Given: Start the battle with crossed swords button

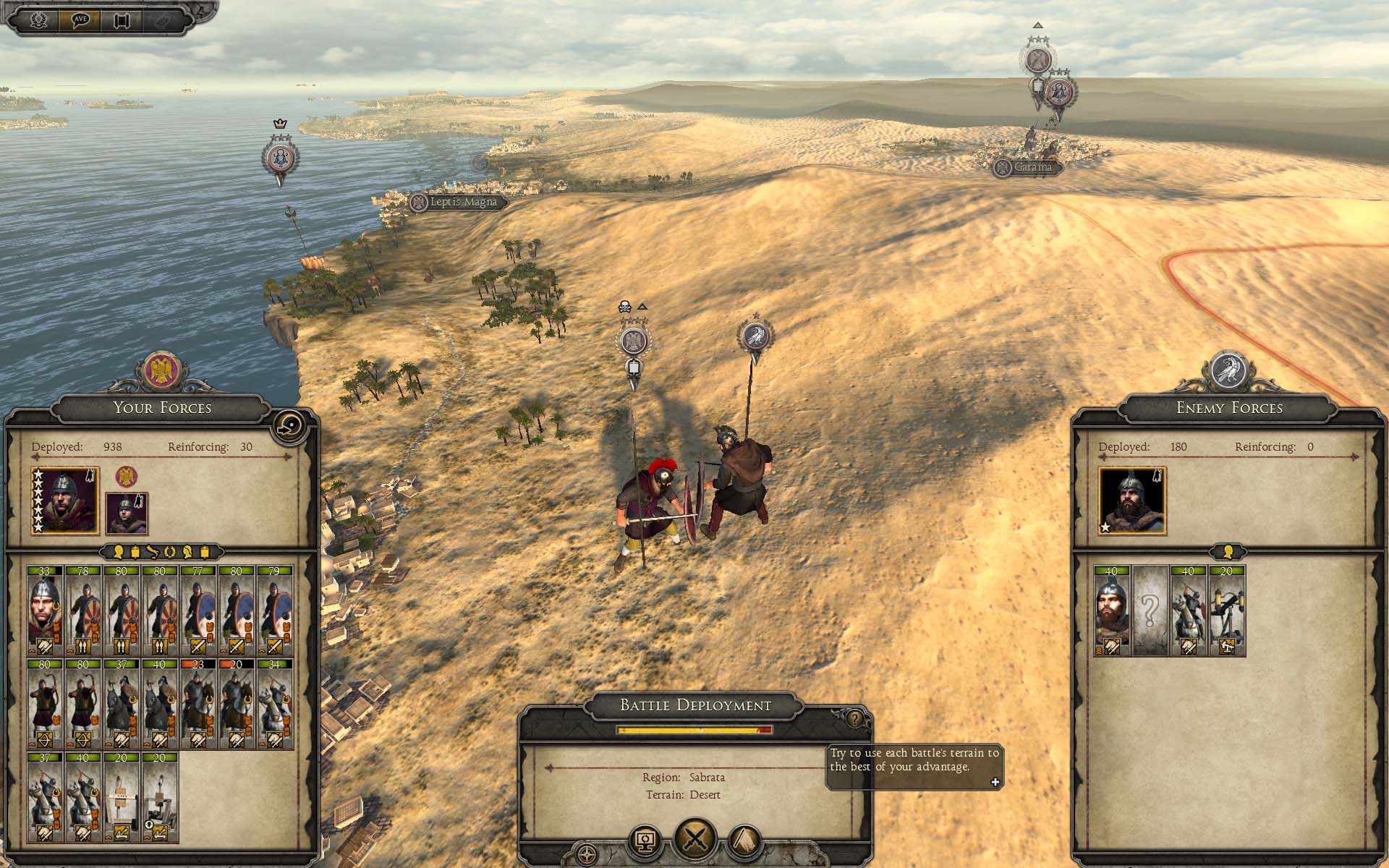Looking at the screenshot, I should click(695, 840).
